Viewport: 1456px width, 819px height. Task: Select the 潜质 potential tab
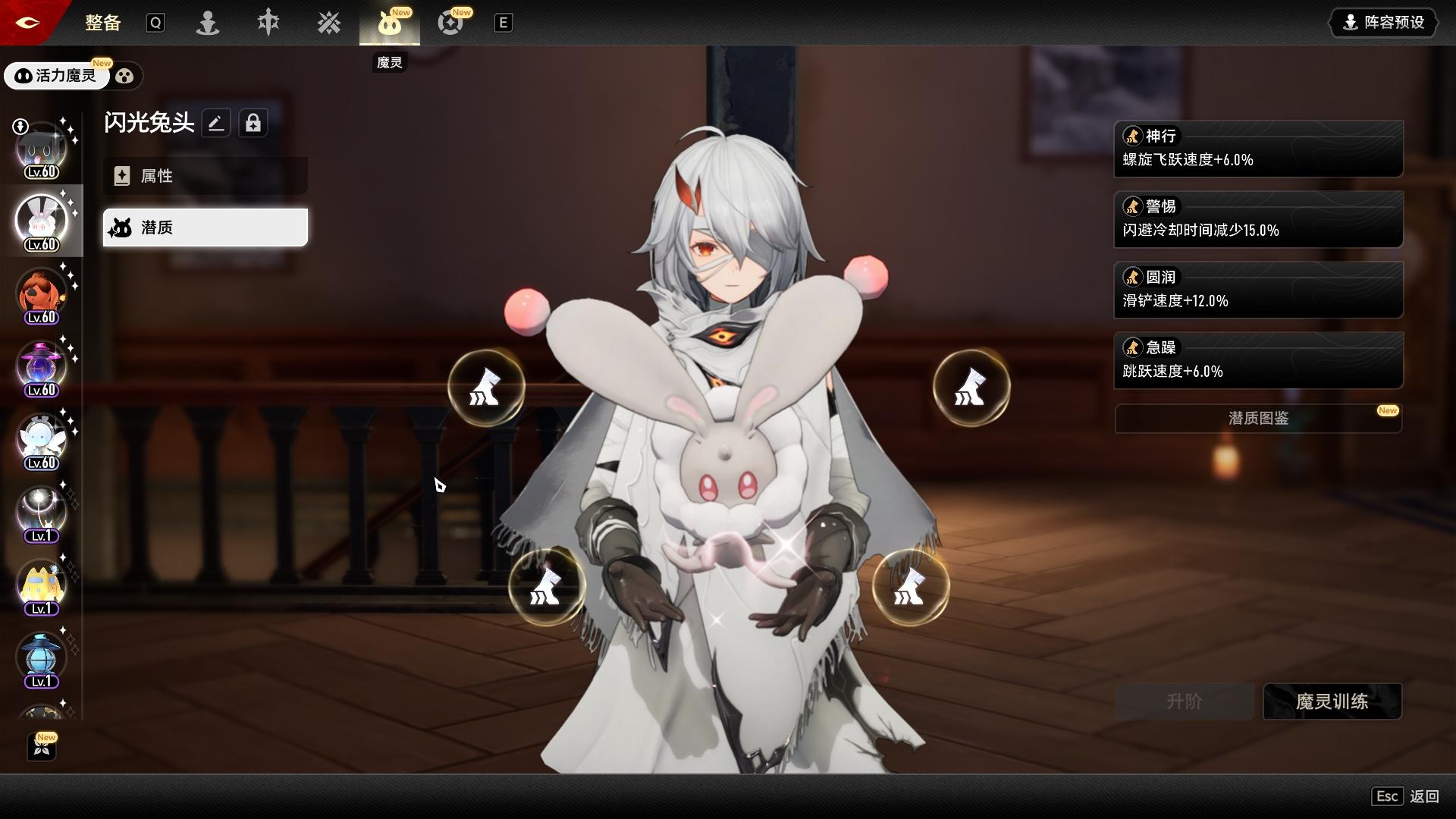click(205, 227)
